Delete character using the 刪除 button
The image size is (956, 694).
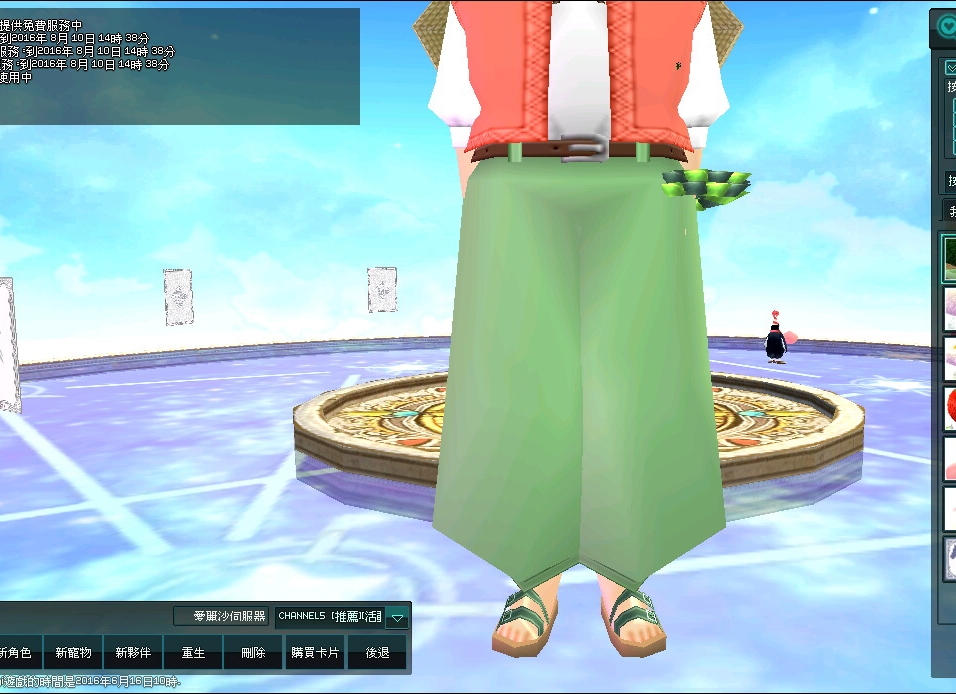click(x=253, y=653)
